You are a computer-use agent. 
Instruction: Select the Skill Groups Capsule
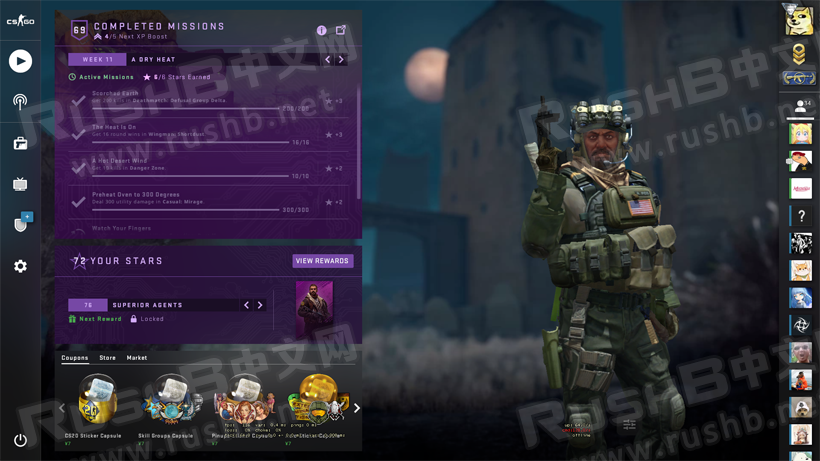170,400
